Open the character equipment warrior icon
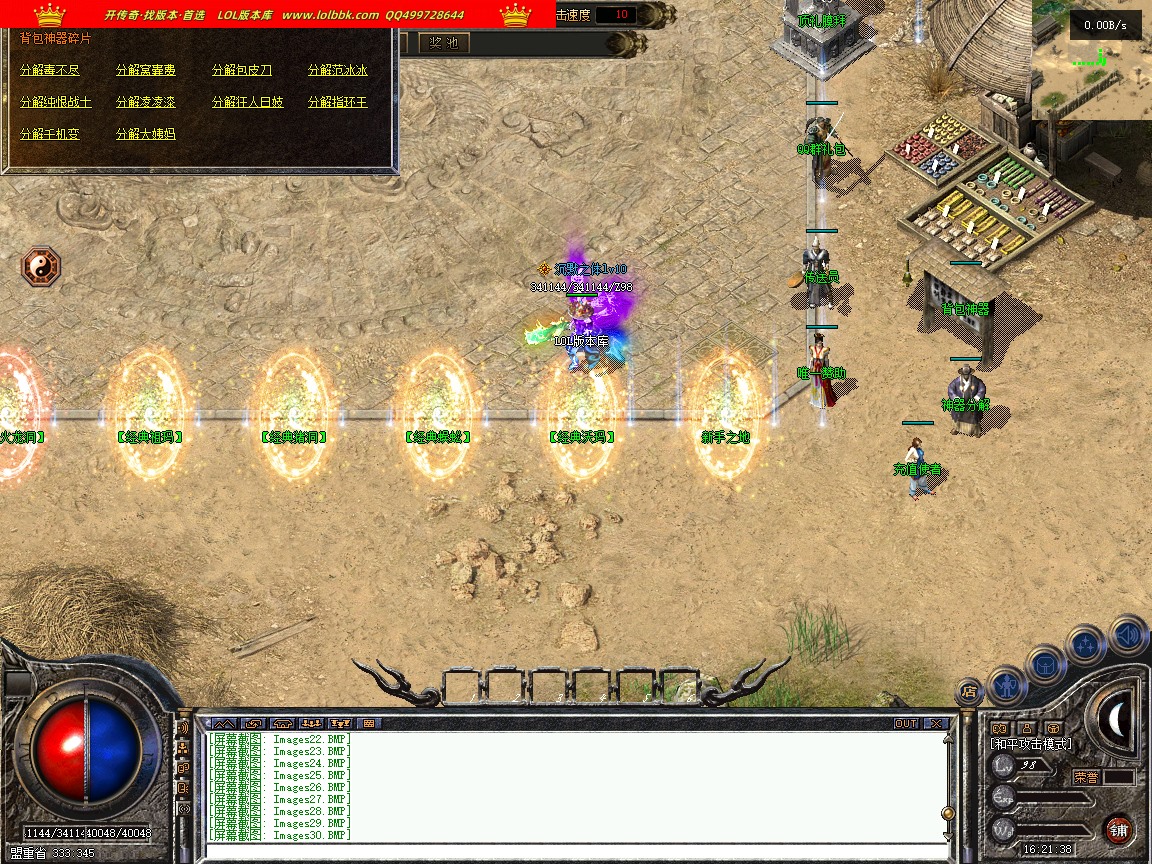1152x864 pixels. point(1006,683)
